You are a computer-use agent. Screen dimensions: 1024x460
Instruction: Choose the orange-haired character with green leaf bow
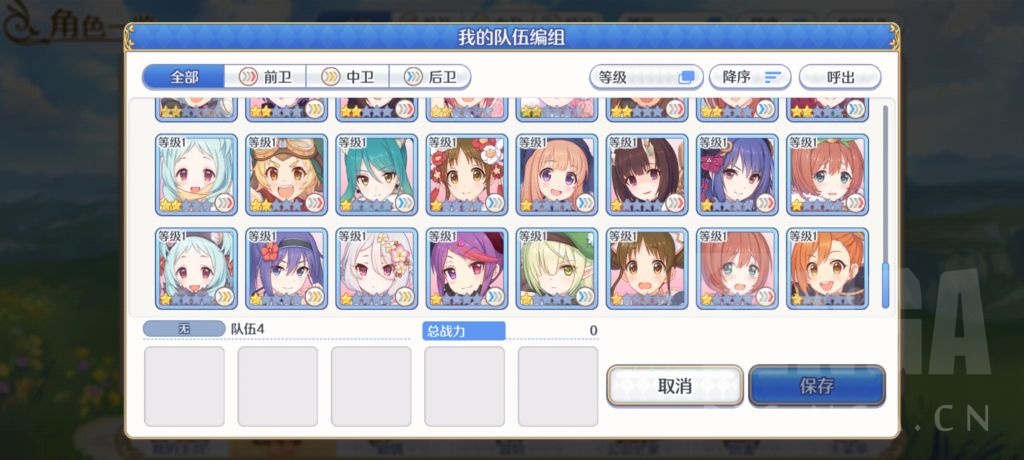click(827, 175)
